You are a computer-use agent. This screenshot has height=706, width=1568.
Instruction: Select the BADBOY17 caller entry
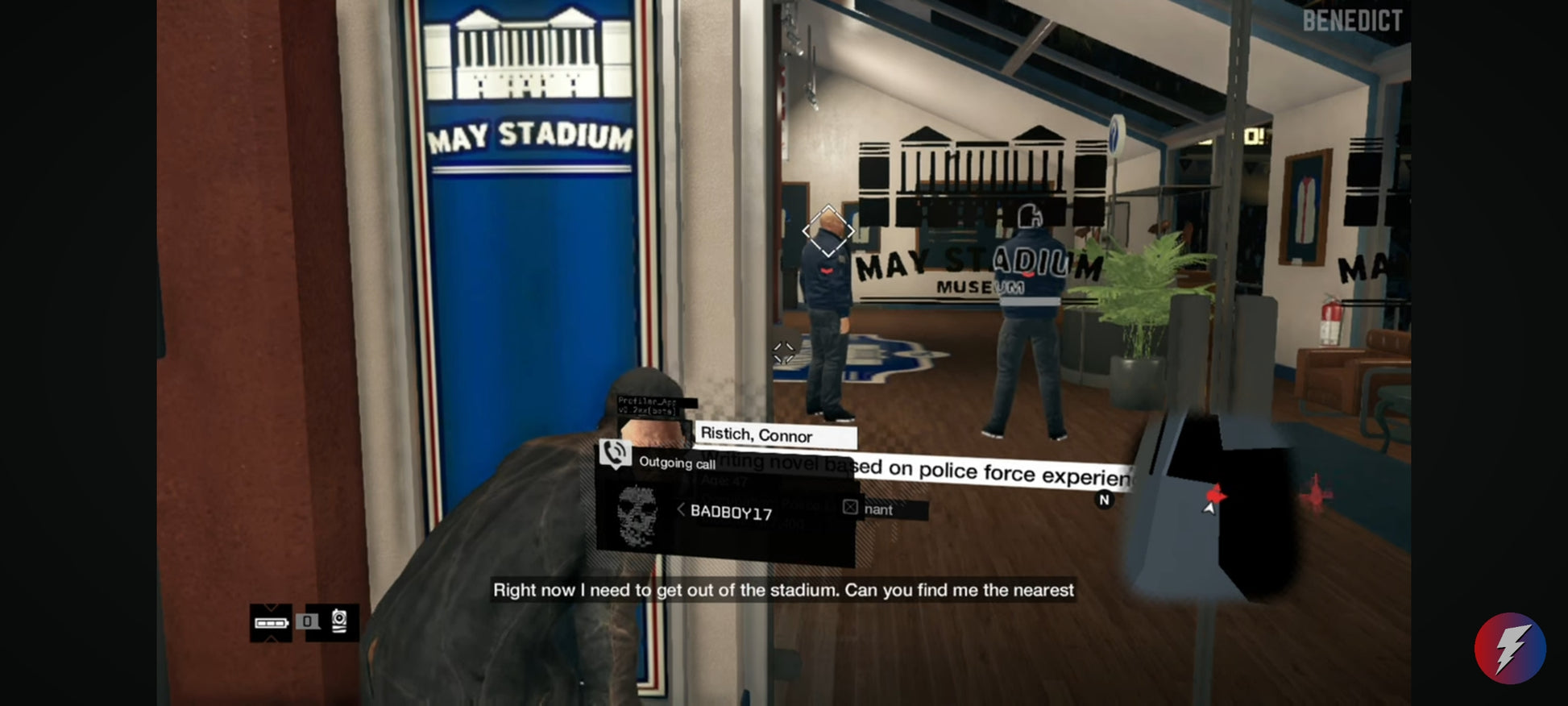pos(731,513)
